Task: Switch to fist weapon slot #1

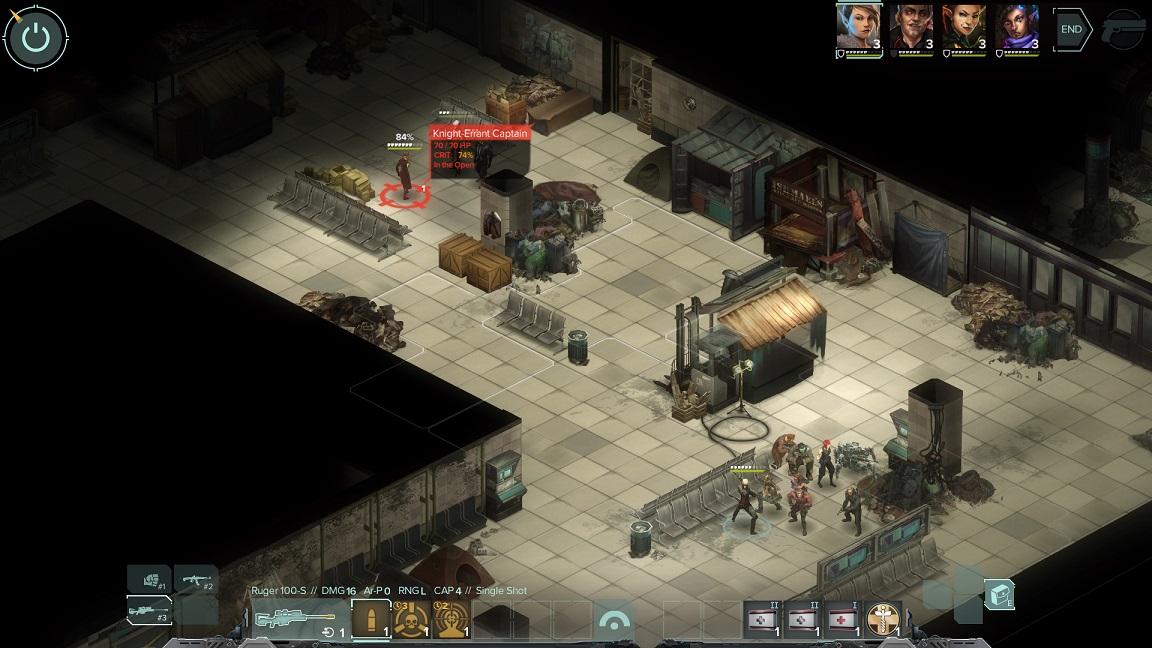Action: click(149, 579)
